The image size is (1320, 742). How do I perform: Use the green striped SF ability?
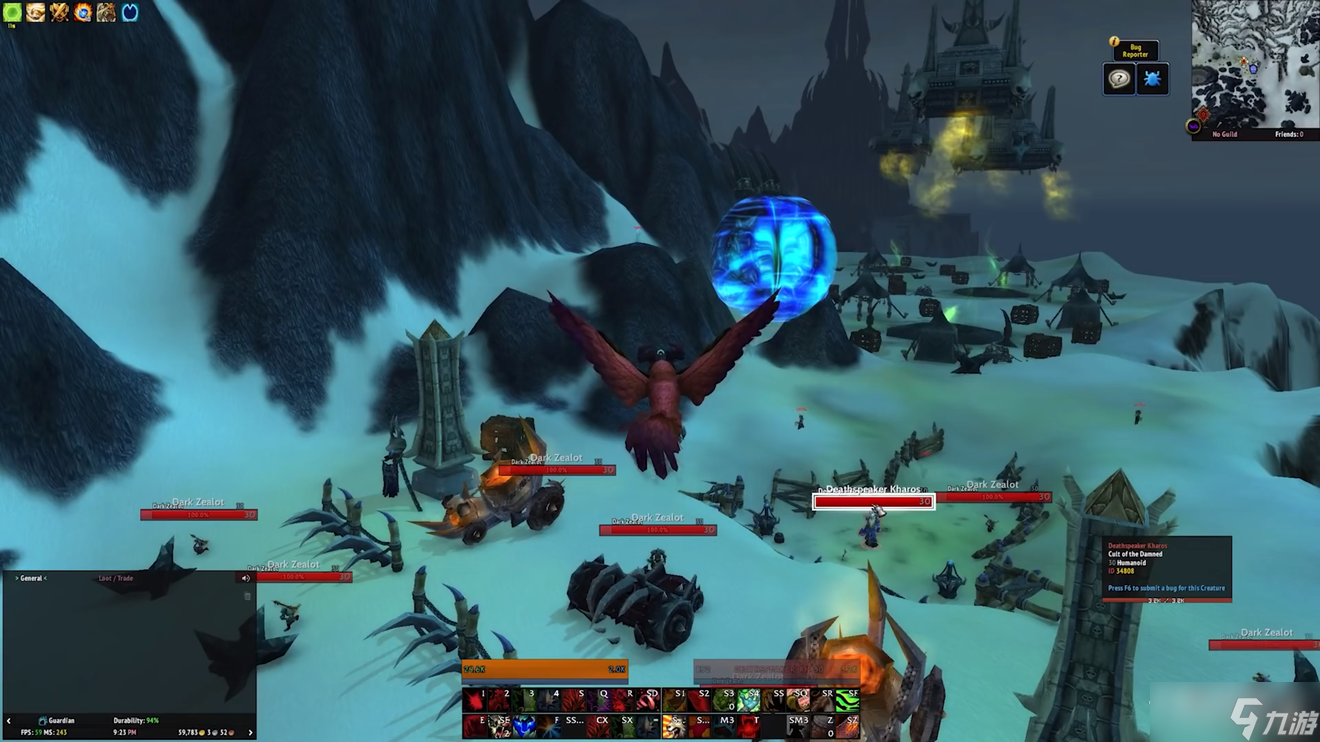[848, 699]
